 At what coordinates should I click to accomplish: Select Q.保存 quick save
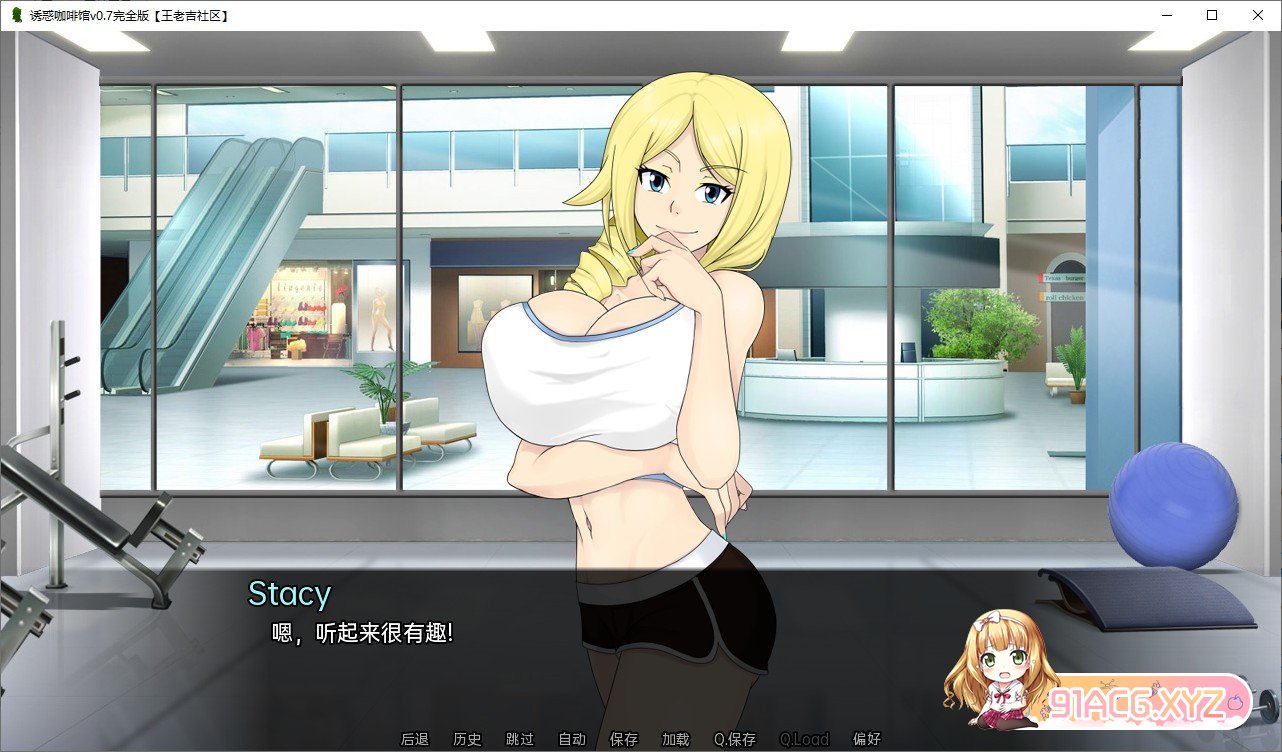tap(735, 739)
